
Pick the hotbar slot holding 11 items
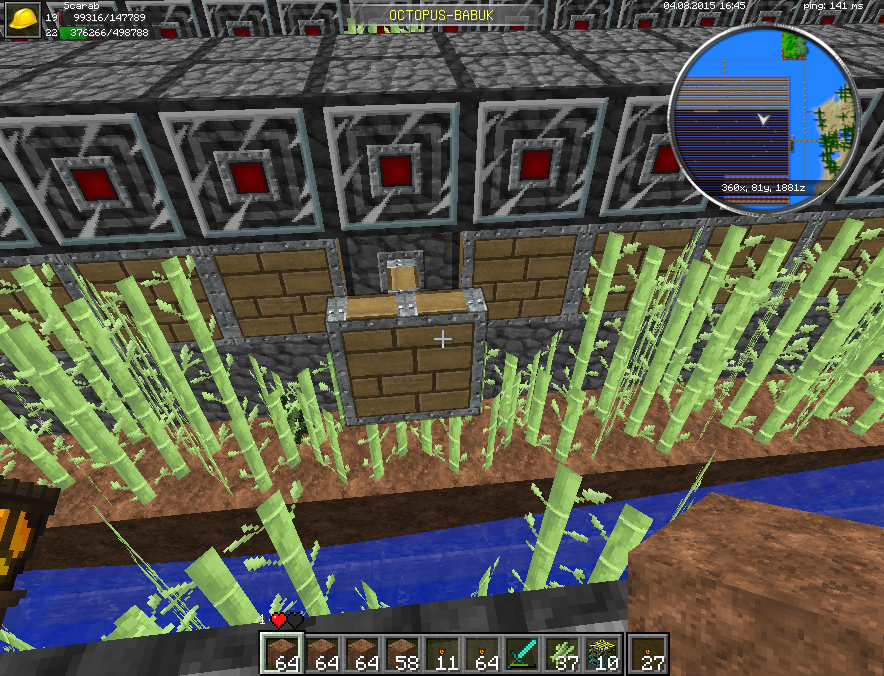click(x=442, y=653)
